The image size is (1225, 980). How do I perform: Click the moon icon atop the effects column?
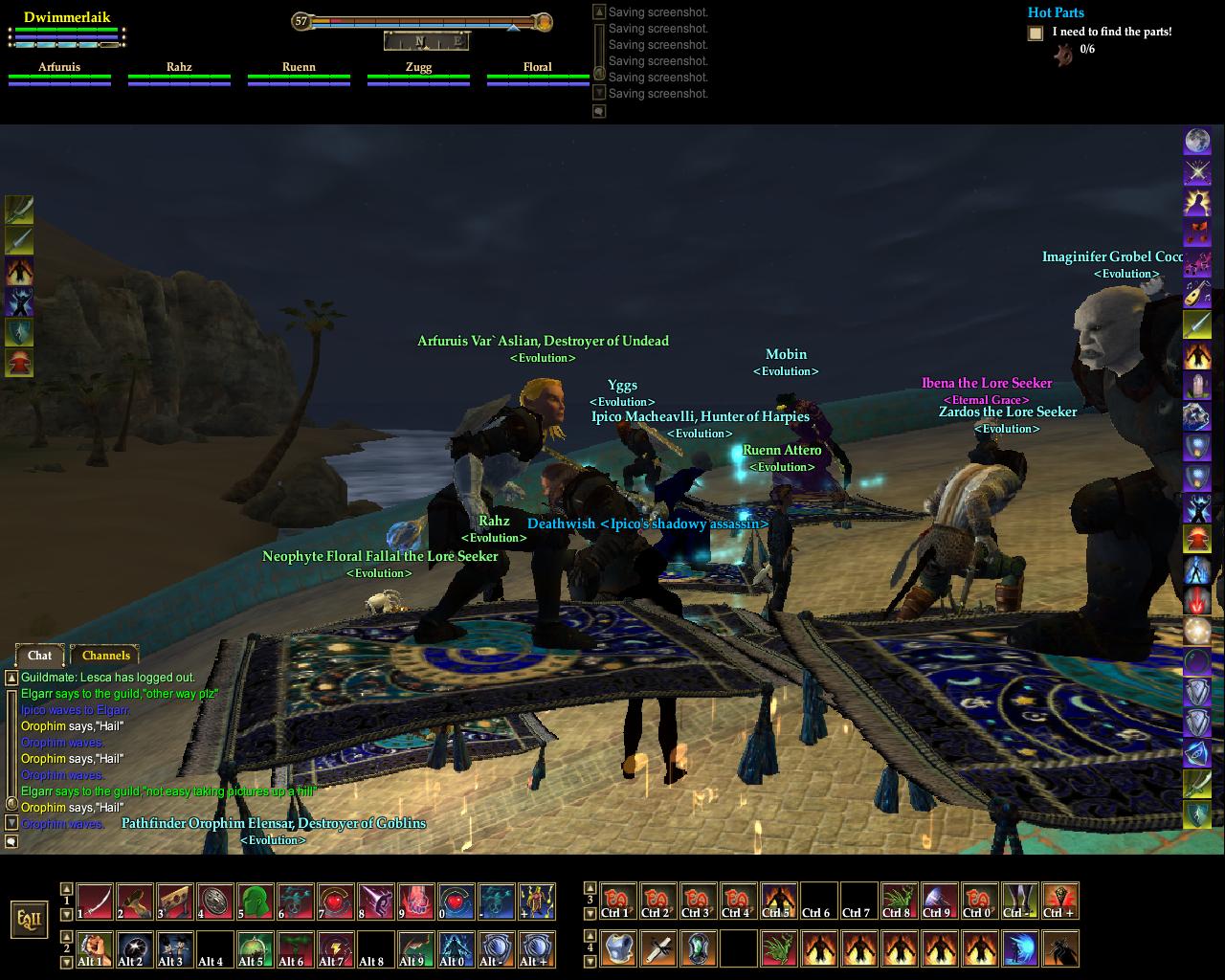coord(1197,142)
